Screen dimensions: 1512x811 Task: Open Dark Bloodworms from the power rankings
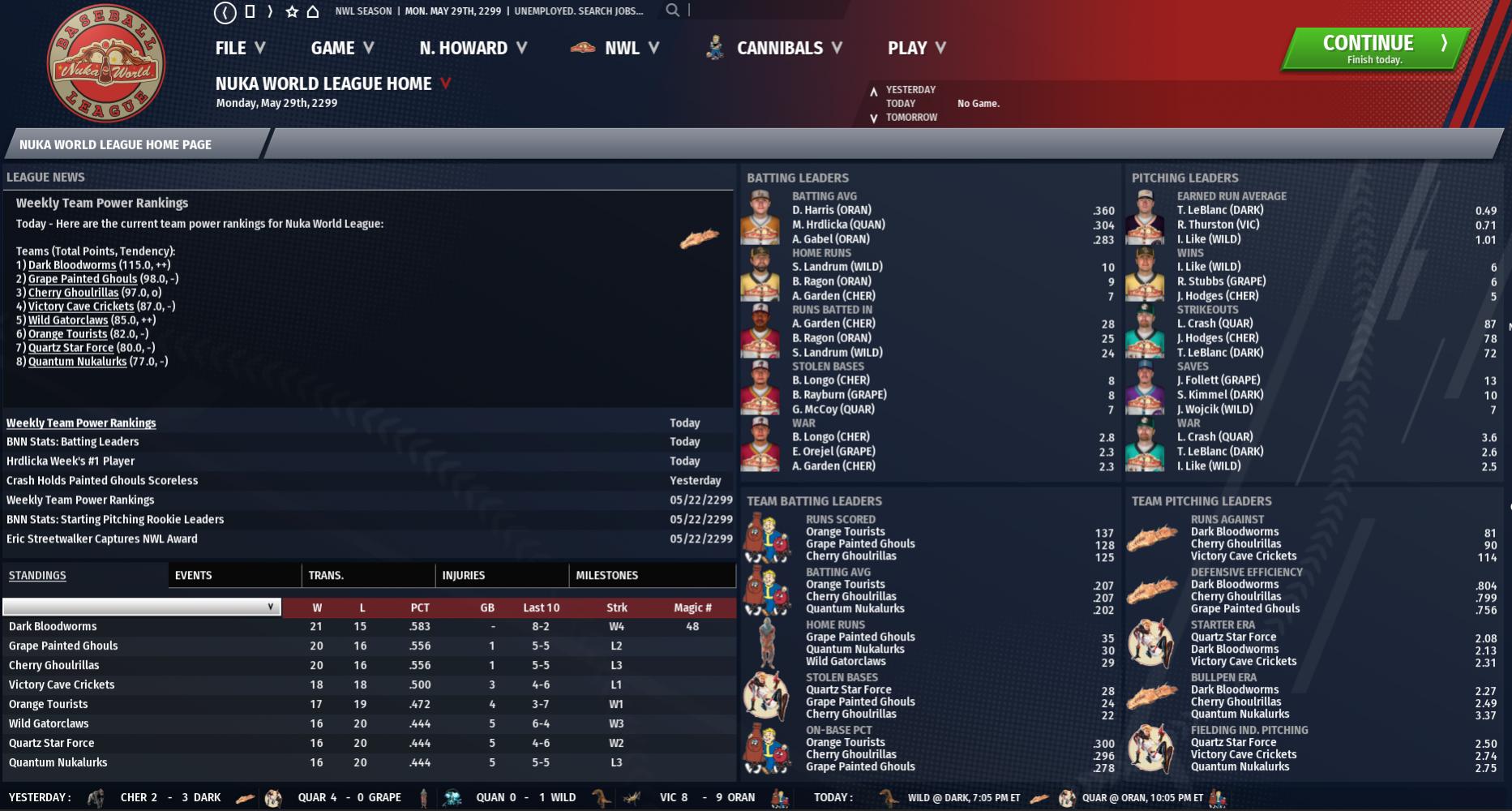tap(72, 265)
